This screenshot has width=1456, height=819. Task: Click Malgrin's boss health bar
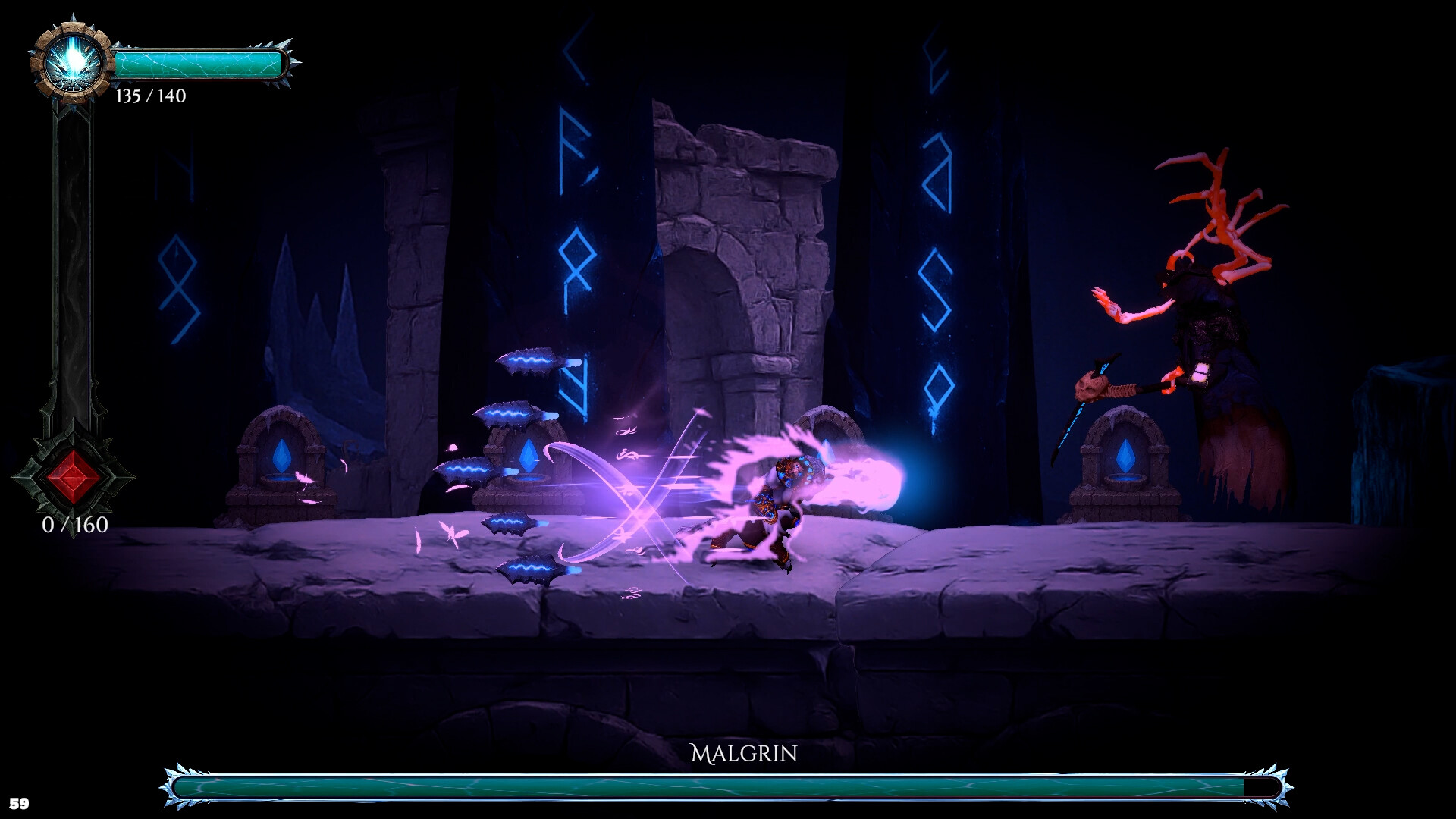720,789
